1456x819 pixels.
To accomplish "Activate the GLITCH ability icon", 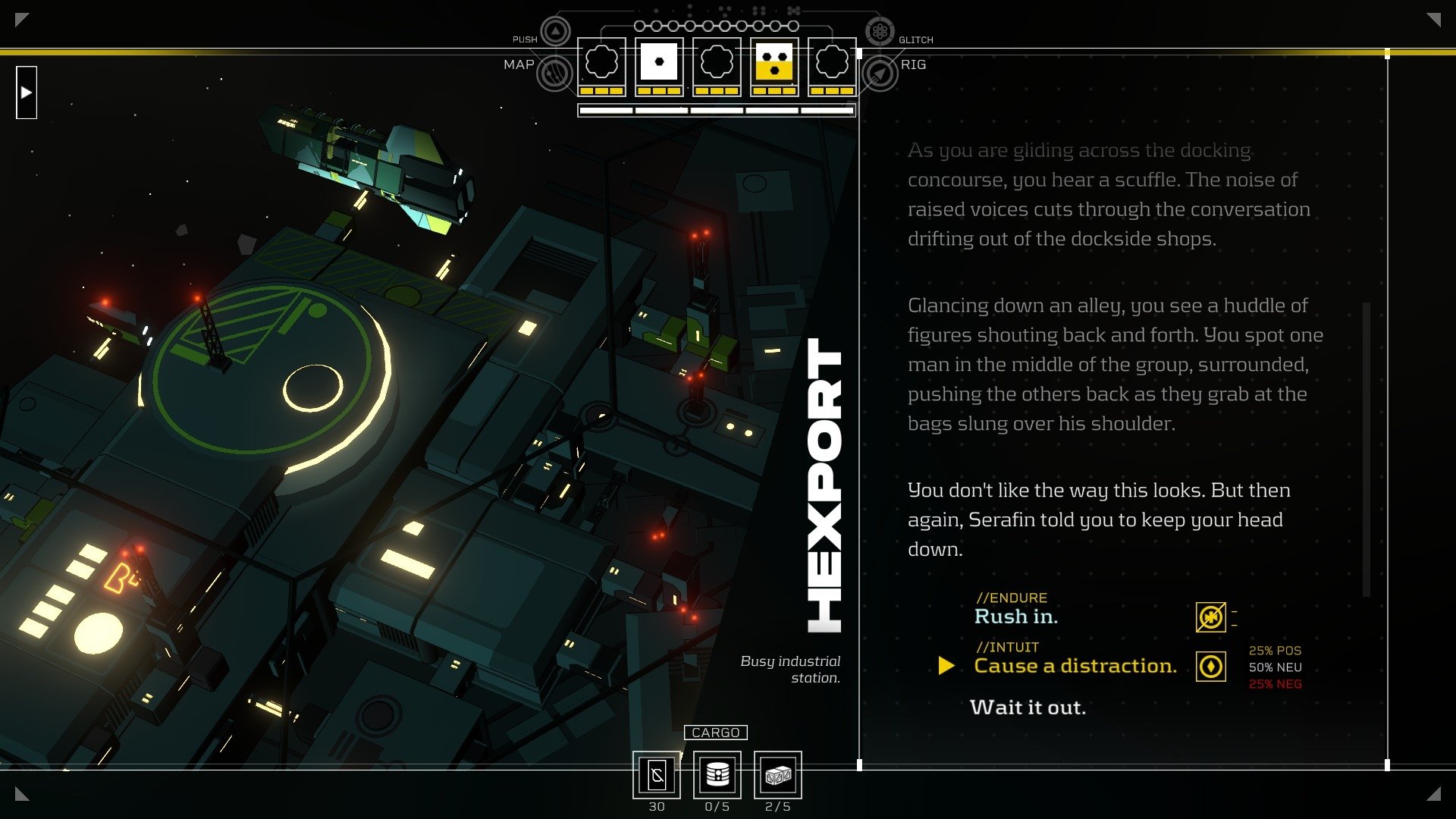I will [880, 31].
